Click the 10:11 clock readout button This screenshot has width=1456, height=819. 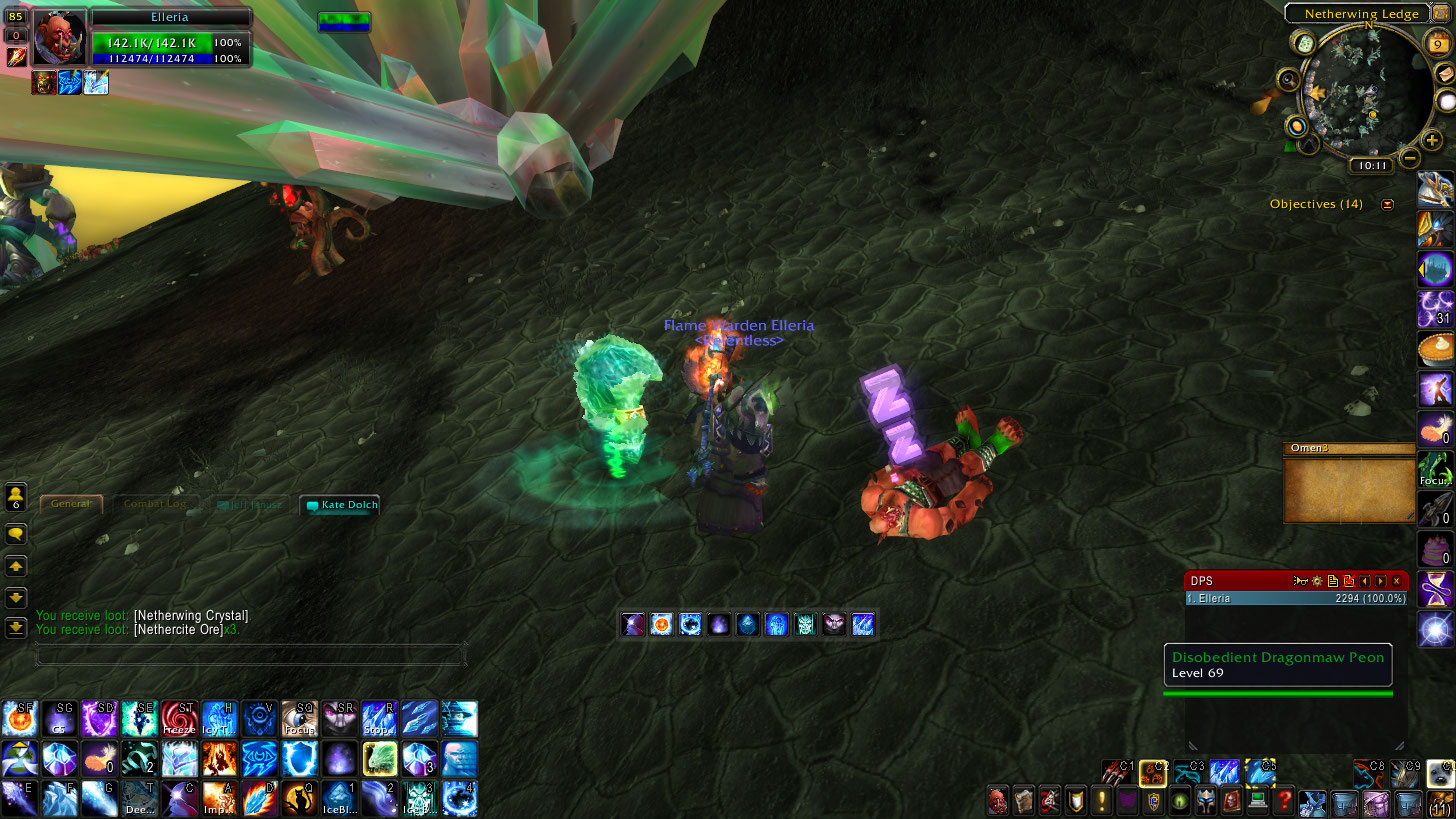point(1370,166)
